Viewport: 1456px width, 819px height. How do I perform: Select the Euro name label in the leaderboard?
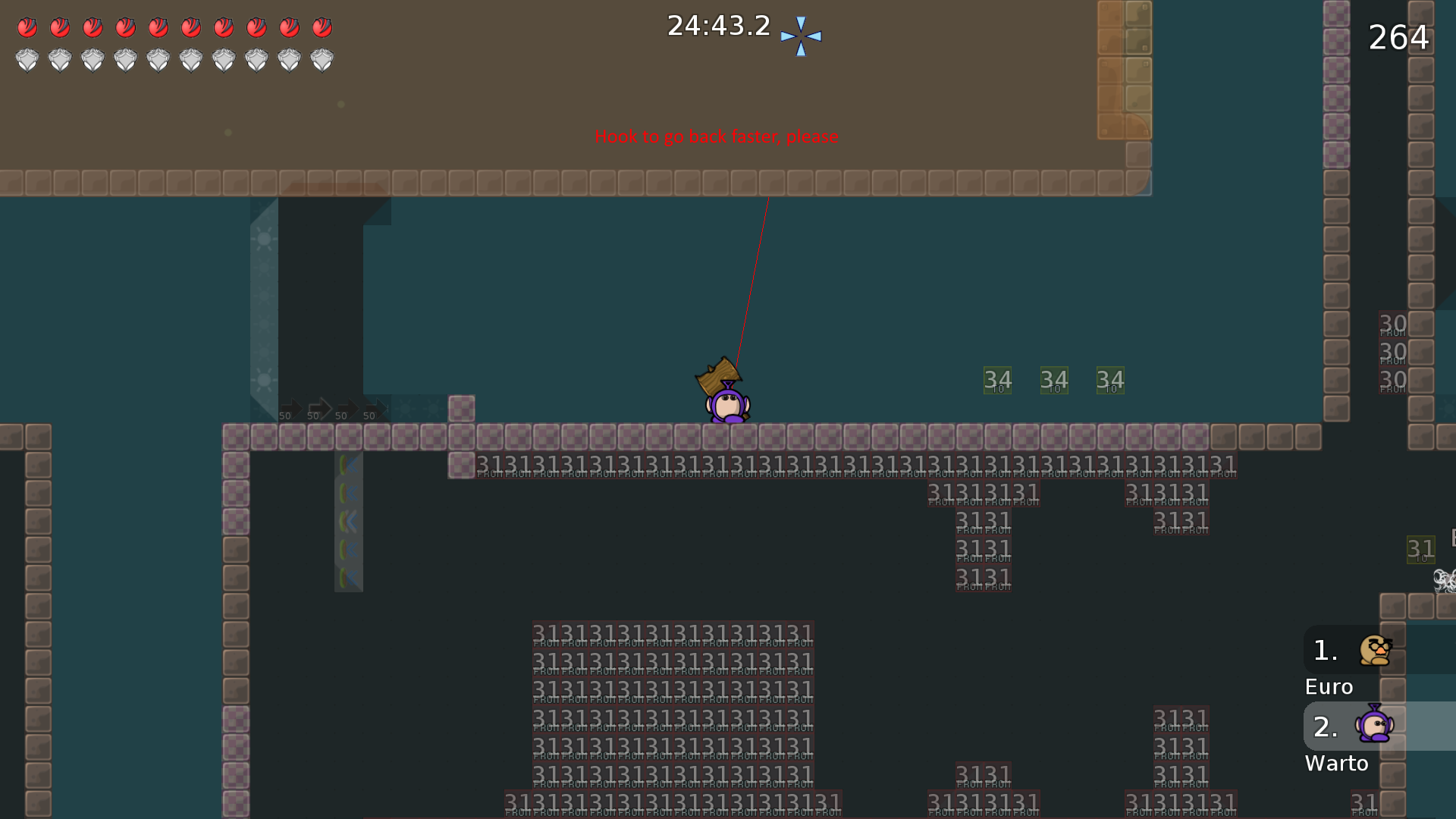[1328, 686]
